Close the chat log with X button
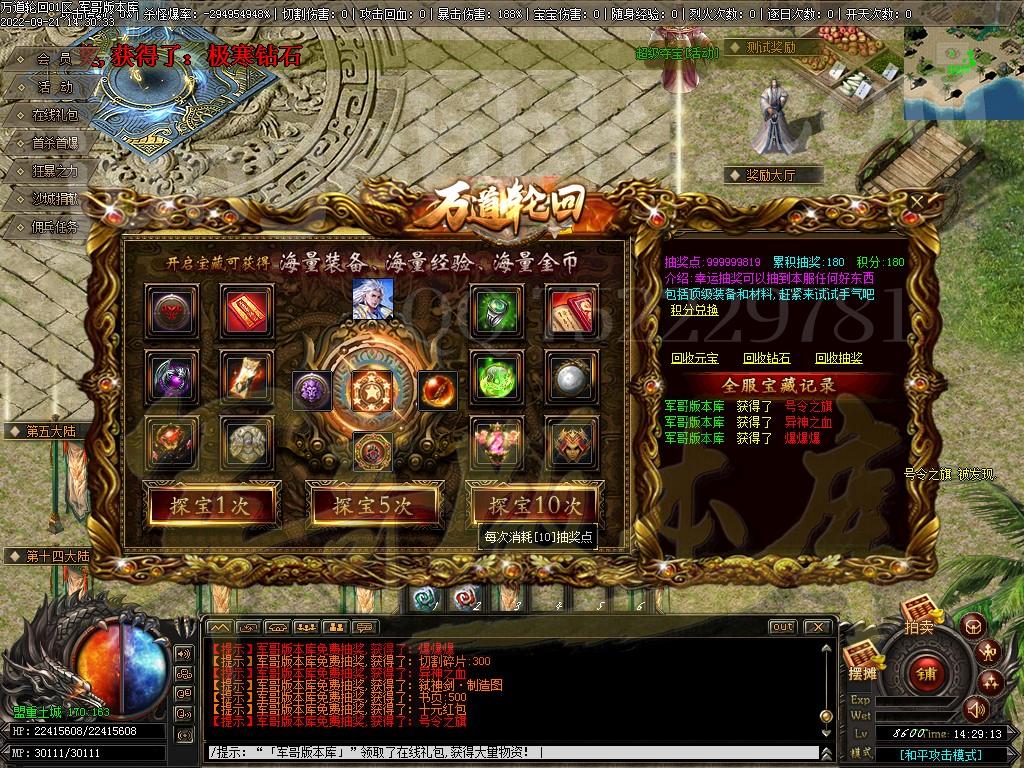The height and width of the screenshot is (768, 1024). (x=817, y=627)
